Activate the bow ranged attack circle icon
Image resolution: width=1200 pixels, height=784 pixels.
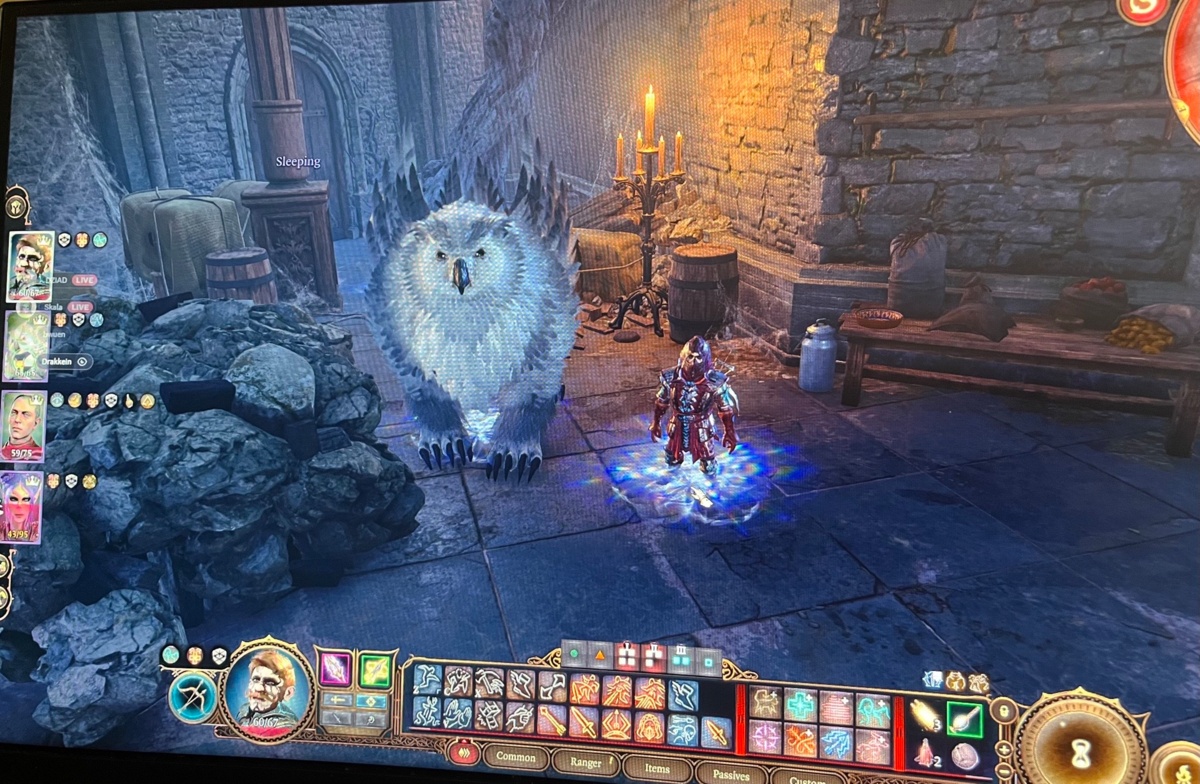193,696
